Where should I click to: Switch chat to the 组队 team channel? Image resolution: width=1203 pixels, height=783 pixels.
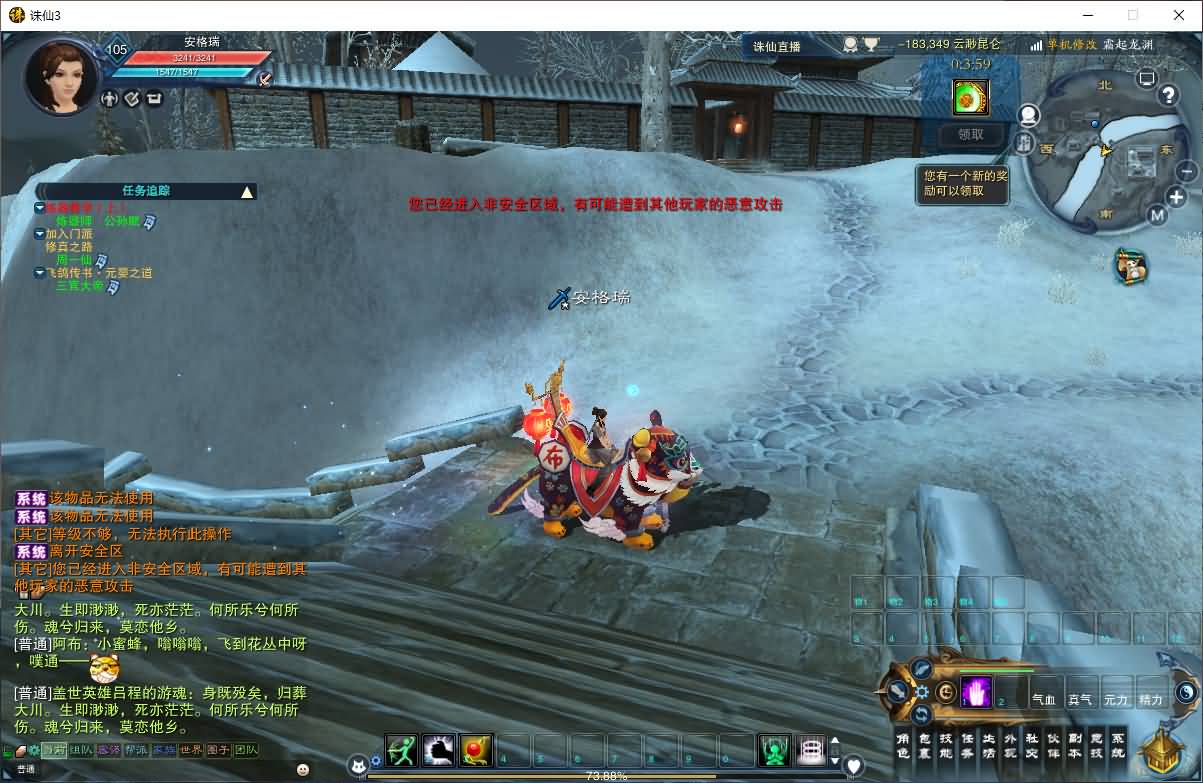[81, 750]
